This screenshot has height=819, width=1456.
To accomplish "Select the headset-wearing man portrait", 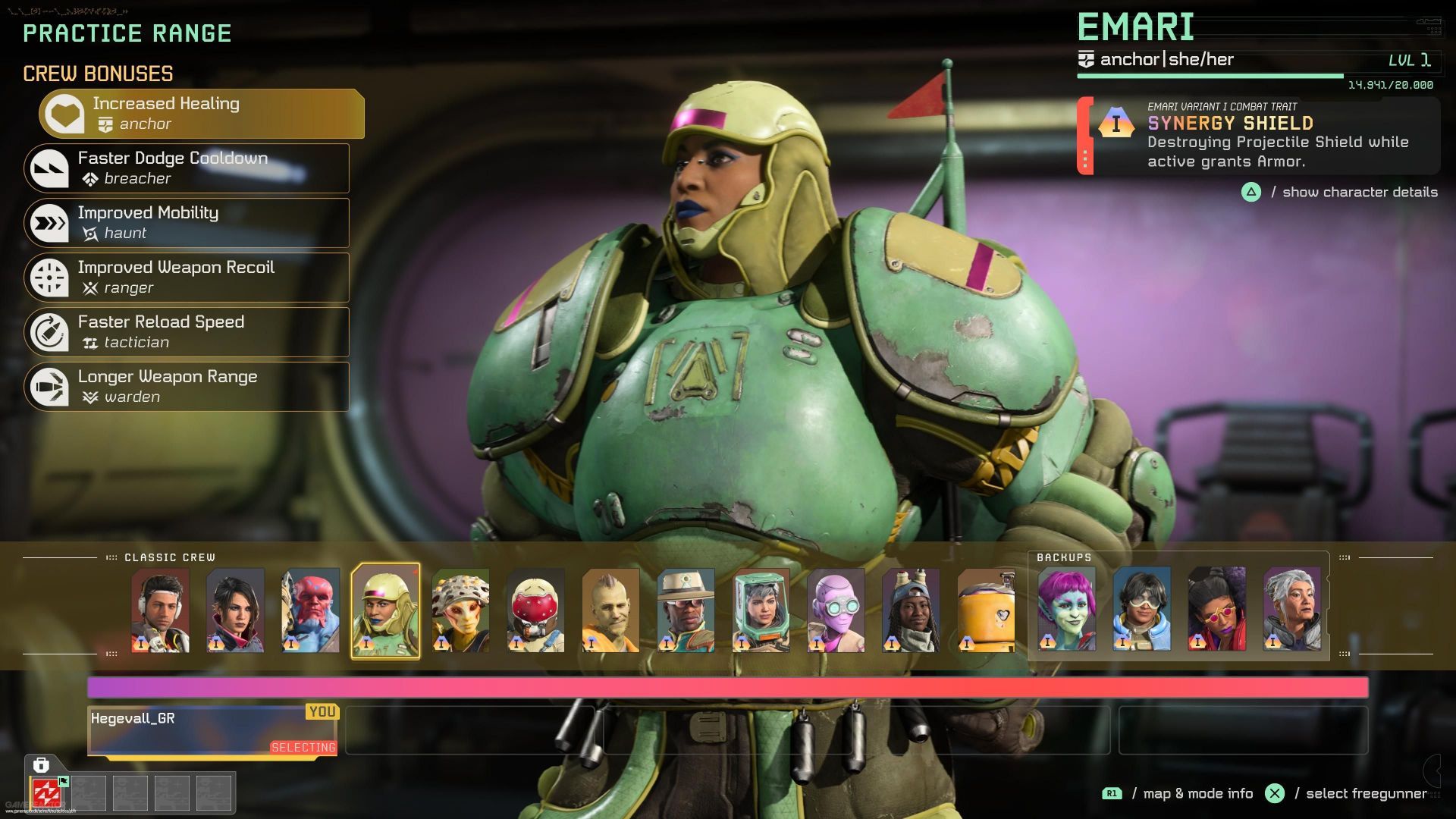I will coord(160,610).
